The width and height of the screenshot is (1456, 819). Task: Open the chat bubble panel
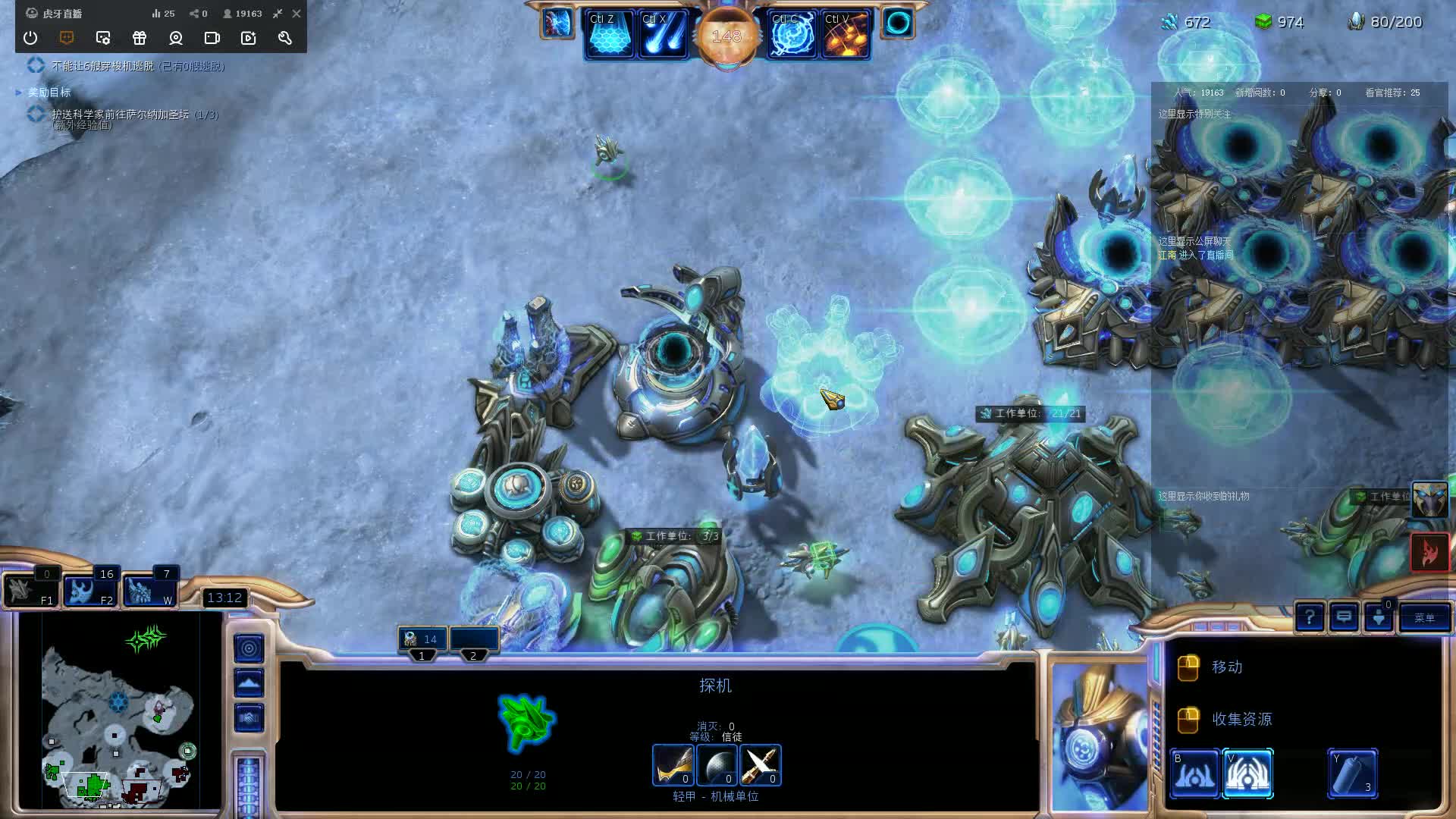tap(1345, 618)
